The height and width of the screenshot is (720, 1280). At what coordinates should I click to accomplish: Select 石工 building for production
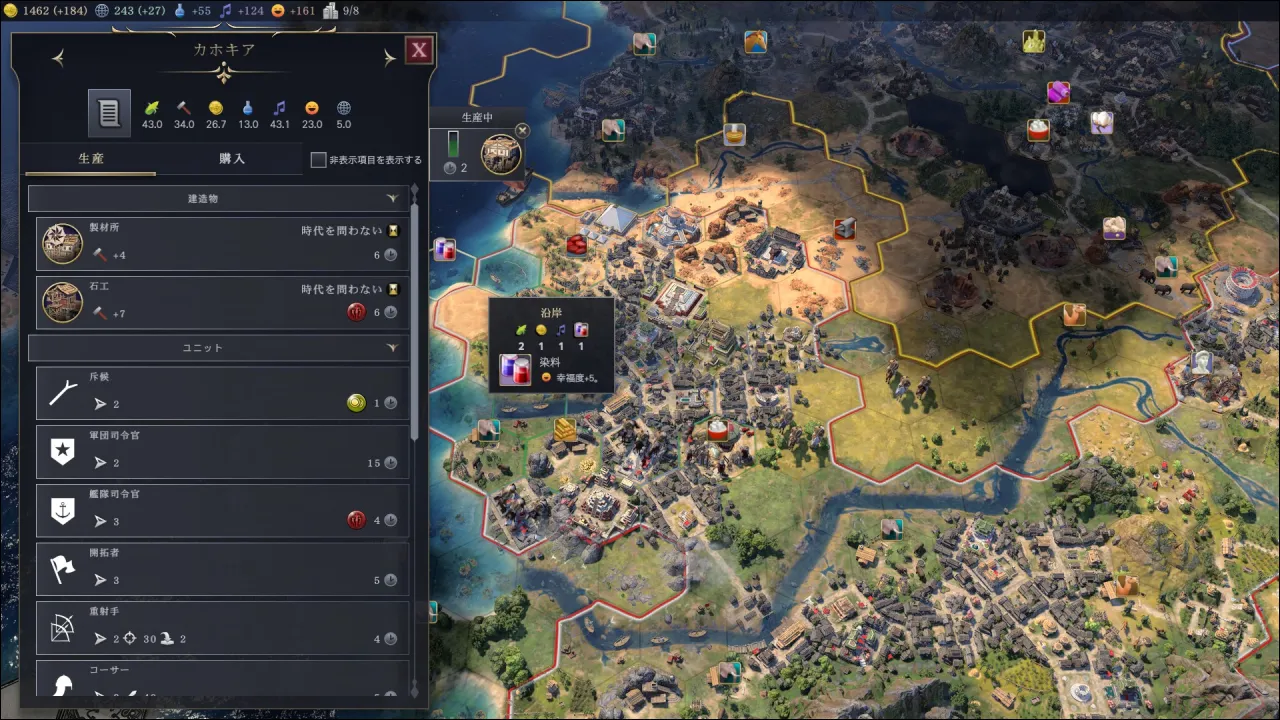point(222,303)
